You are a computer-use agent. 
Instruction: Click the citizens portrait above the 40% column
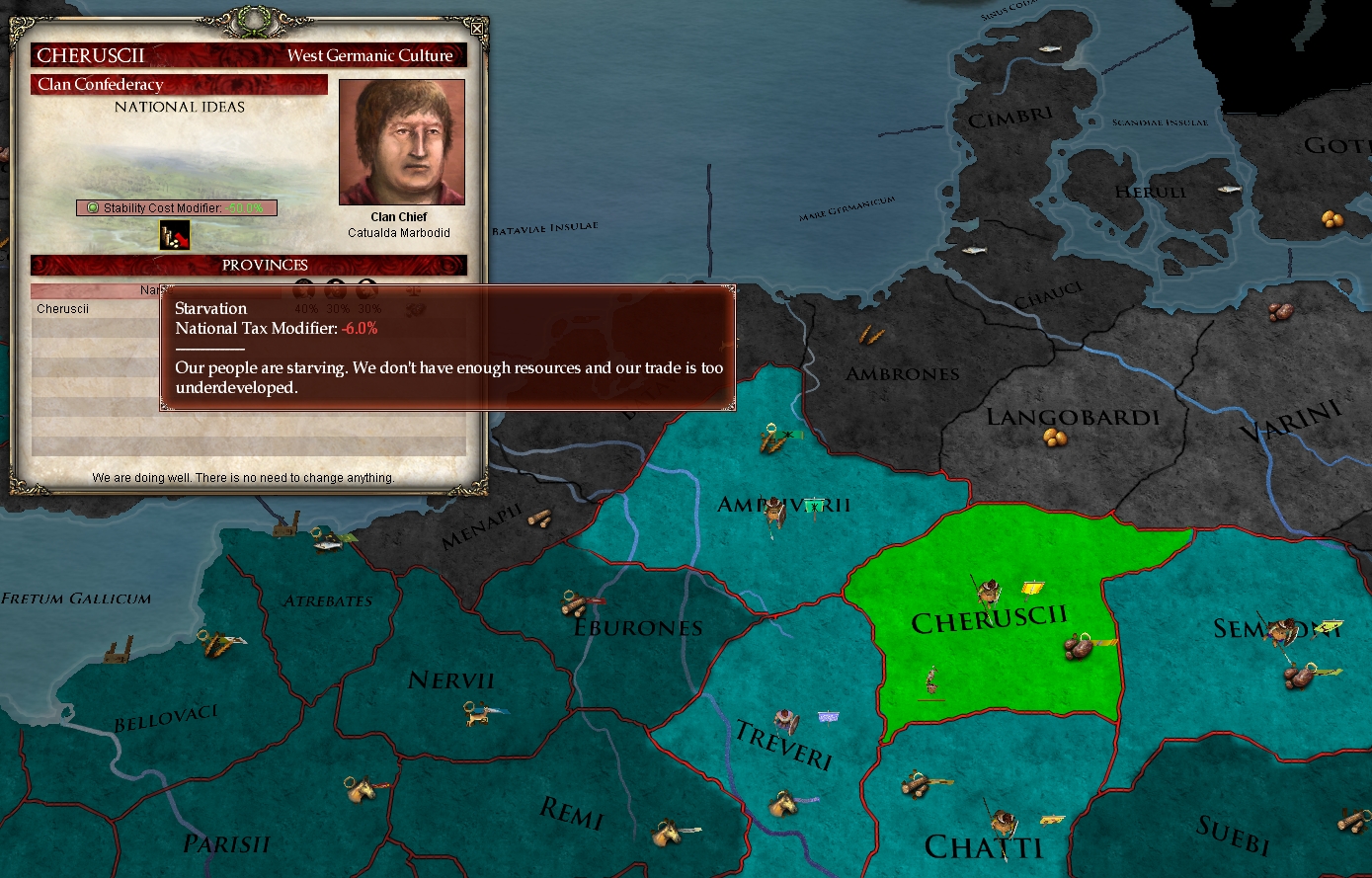click(x=303, y=289)
